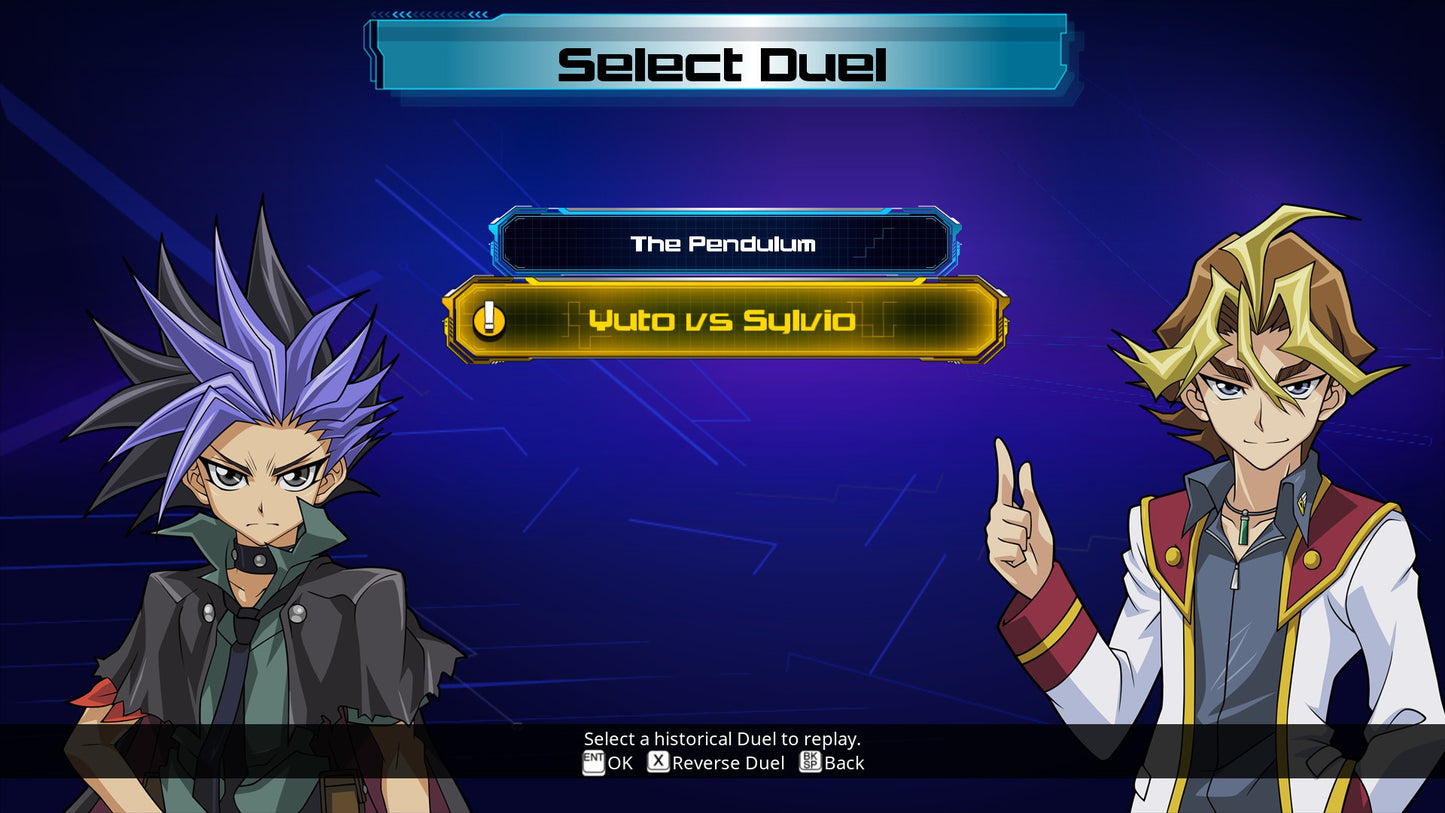
Task: Click the OK confirmation label
Action: 620,763
